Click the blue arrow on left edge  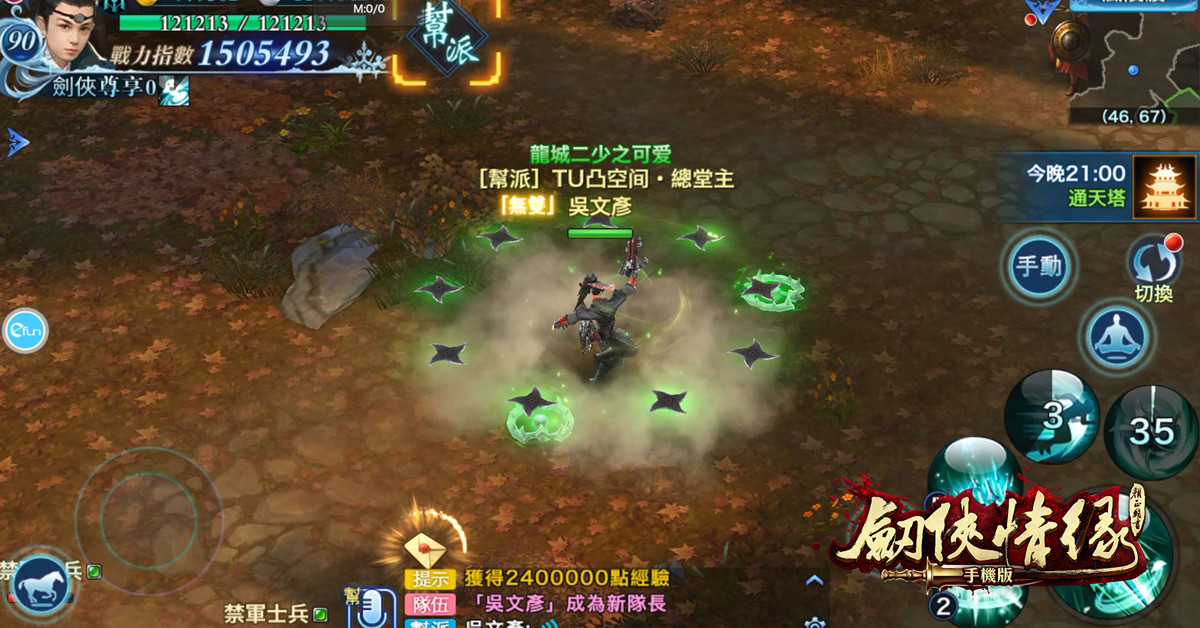coord(17,142)
